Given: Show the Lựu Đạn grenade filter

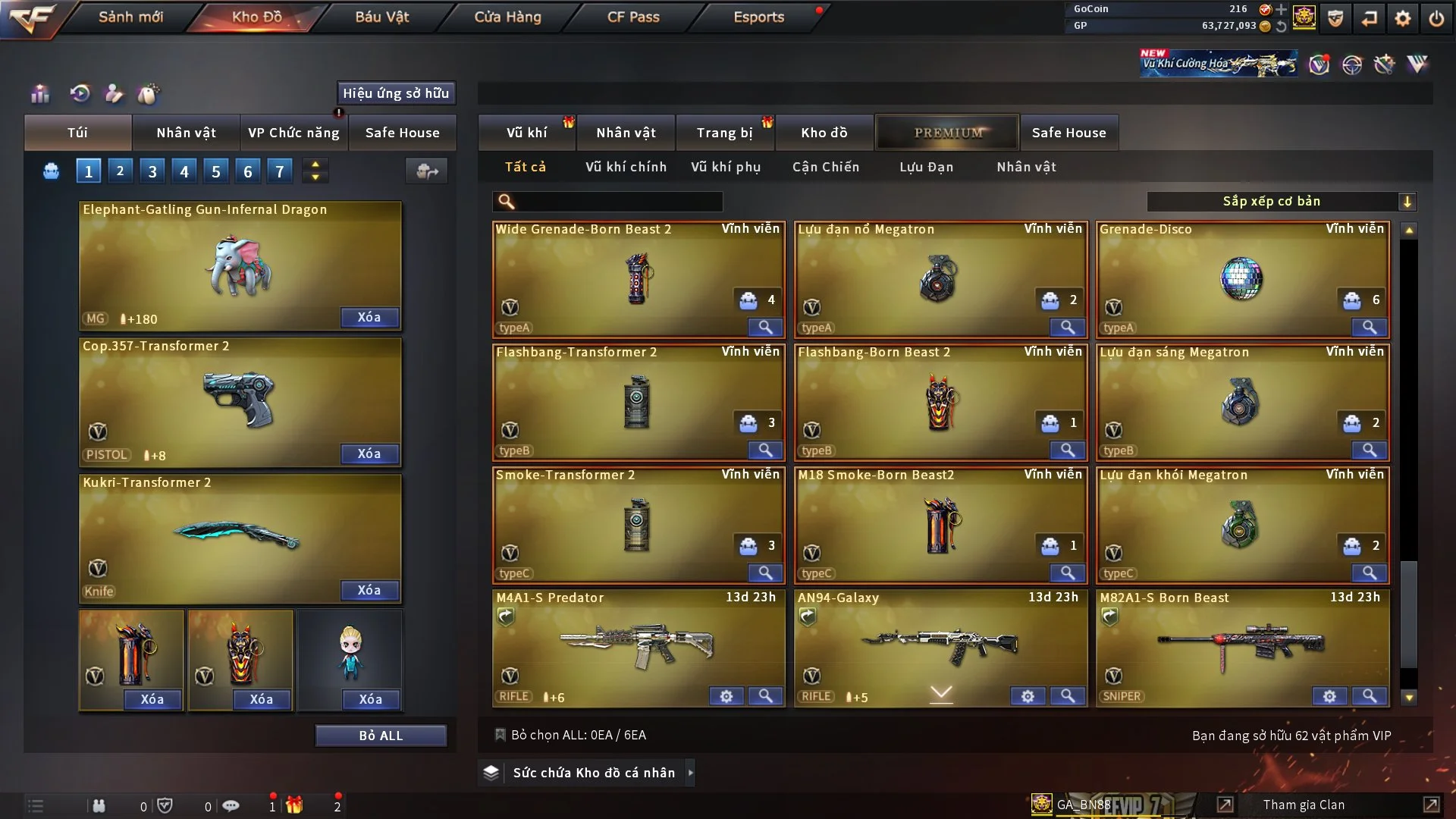Looking at the screenshot, I should click(x=926, y=167).
